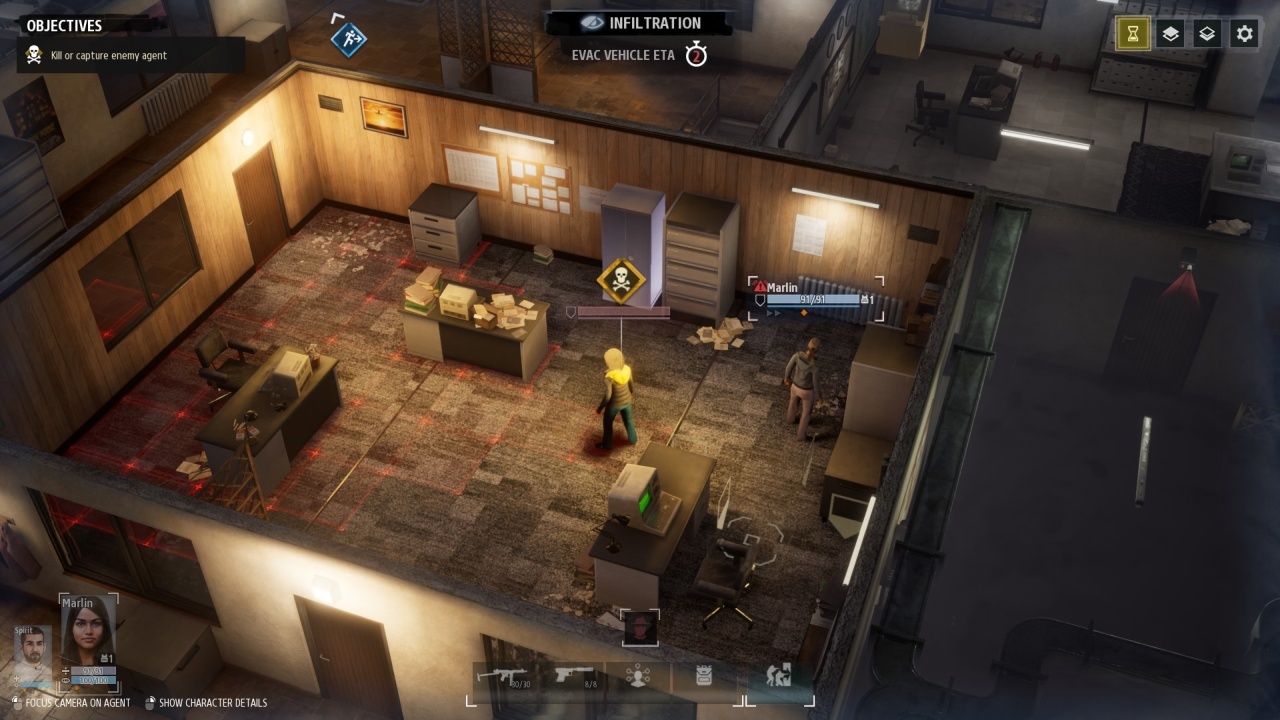Open the gear settings menu
1280x720 pixels.
1244,34
